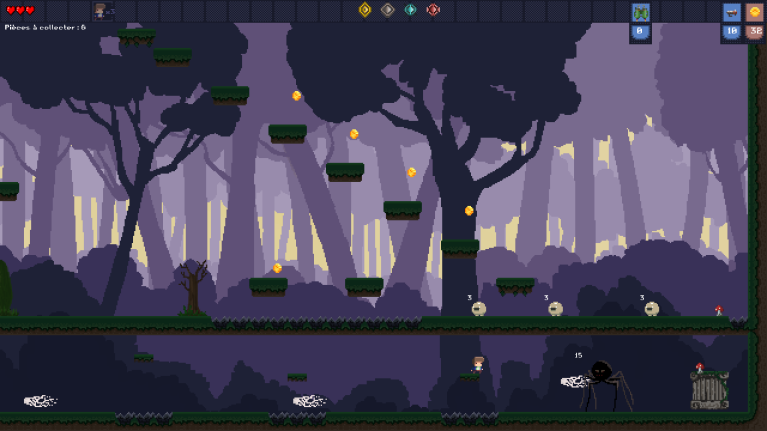
Task: Select the crossbow weapon slot
Action: (732, 13)
